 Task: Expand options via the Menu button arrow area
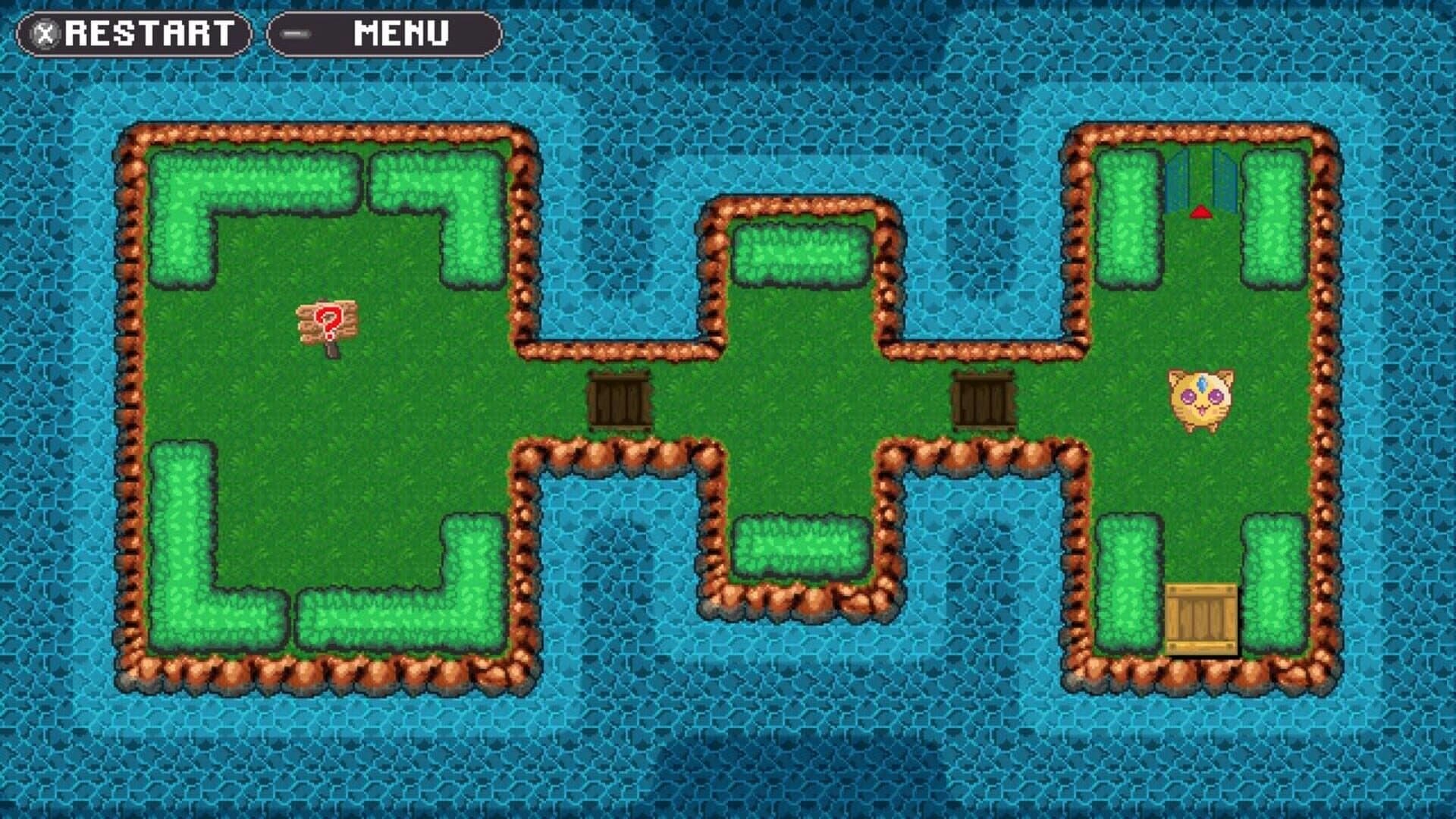click(296, 32)
